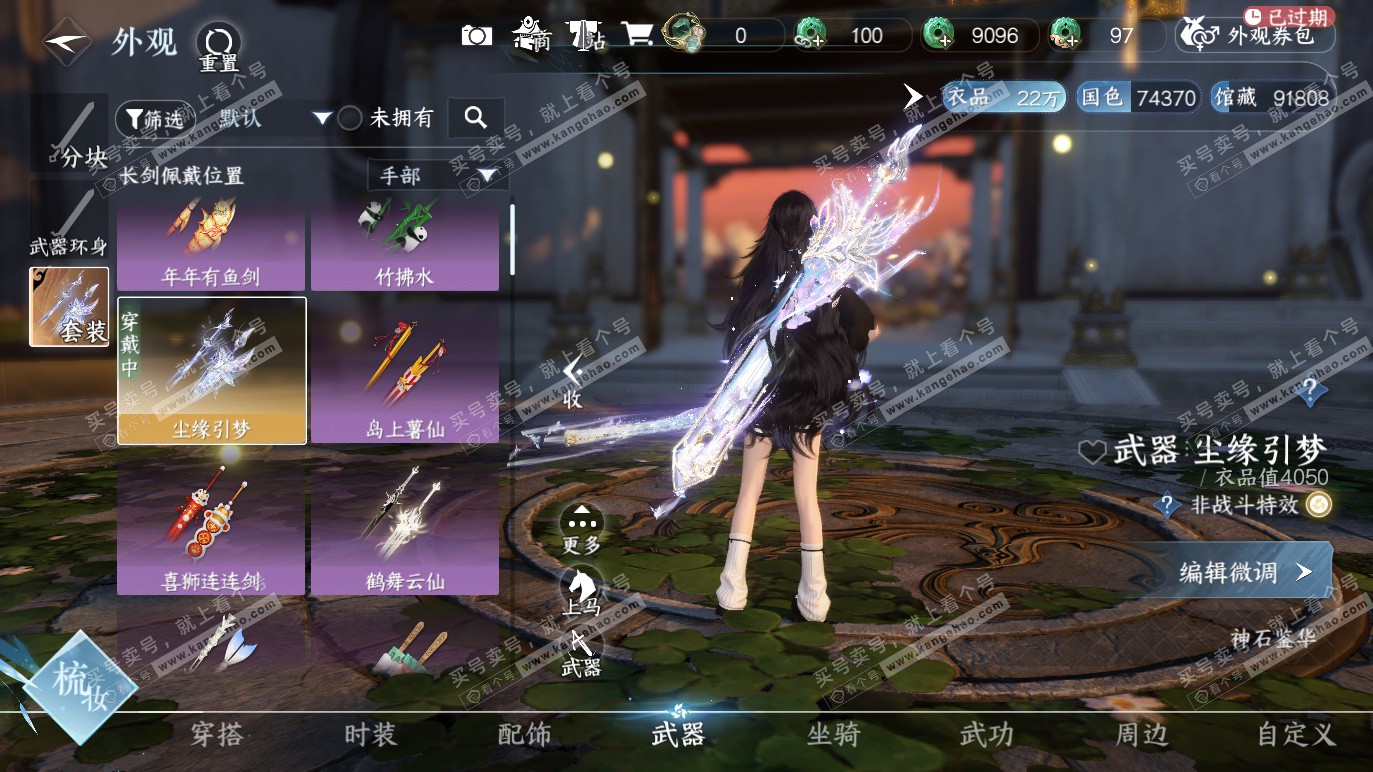This screenshot has width=1373, height=772.
Task: Open the 时装 fashion tab
Action: pyautogui.click(x=371, y=735)
